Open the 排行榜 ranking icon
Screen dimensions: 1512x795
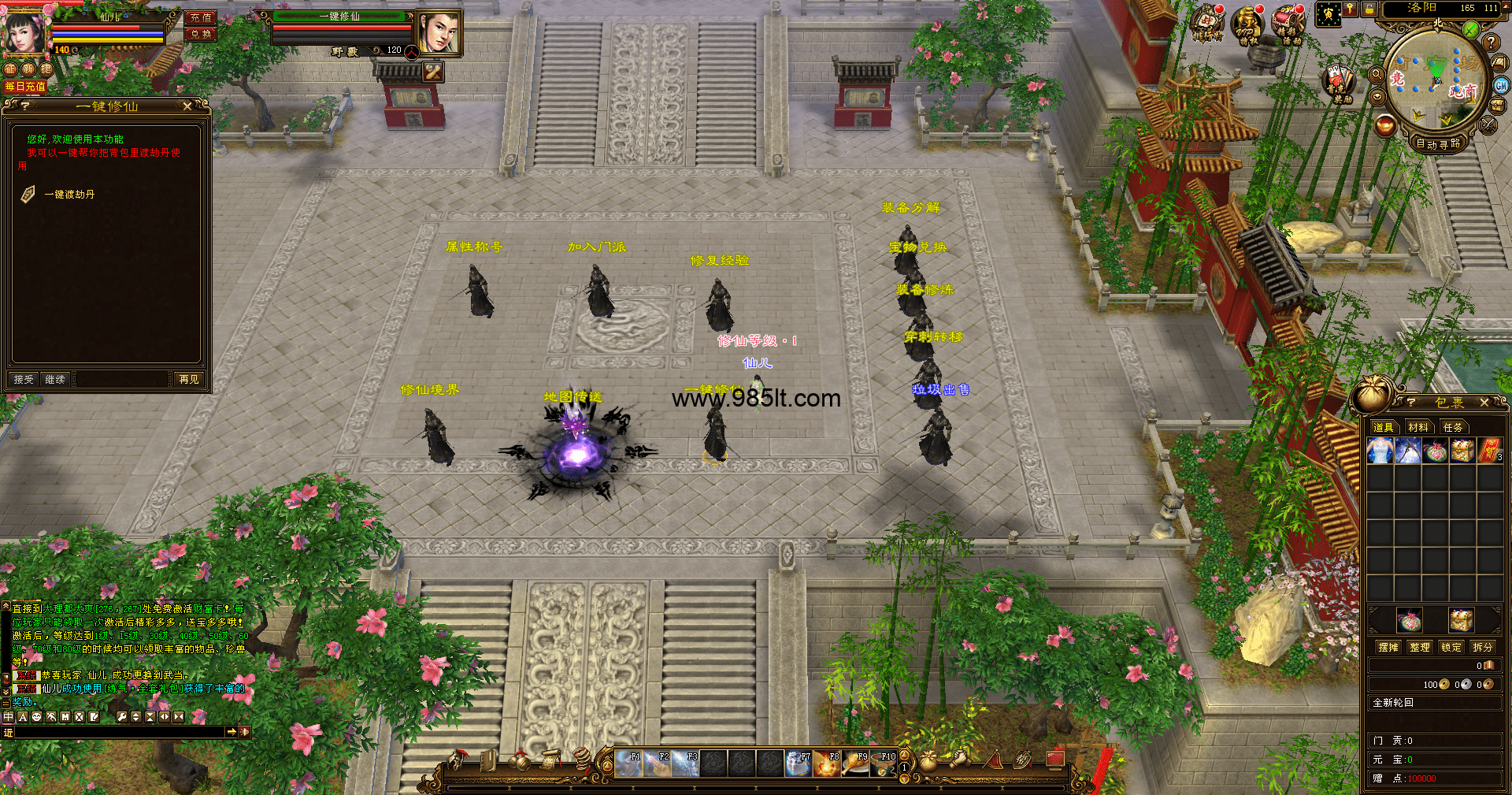1207,23
